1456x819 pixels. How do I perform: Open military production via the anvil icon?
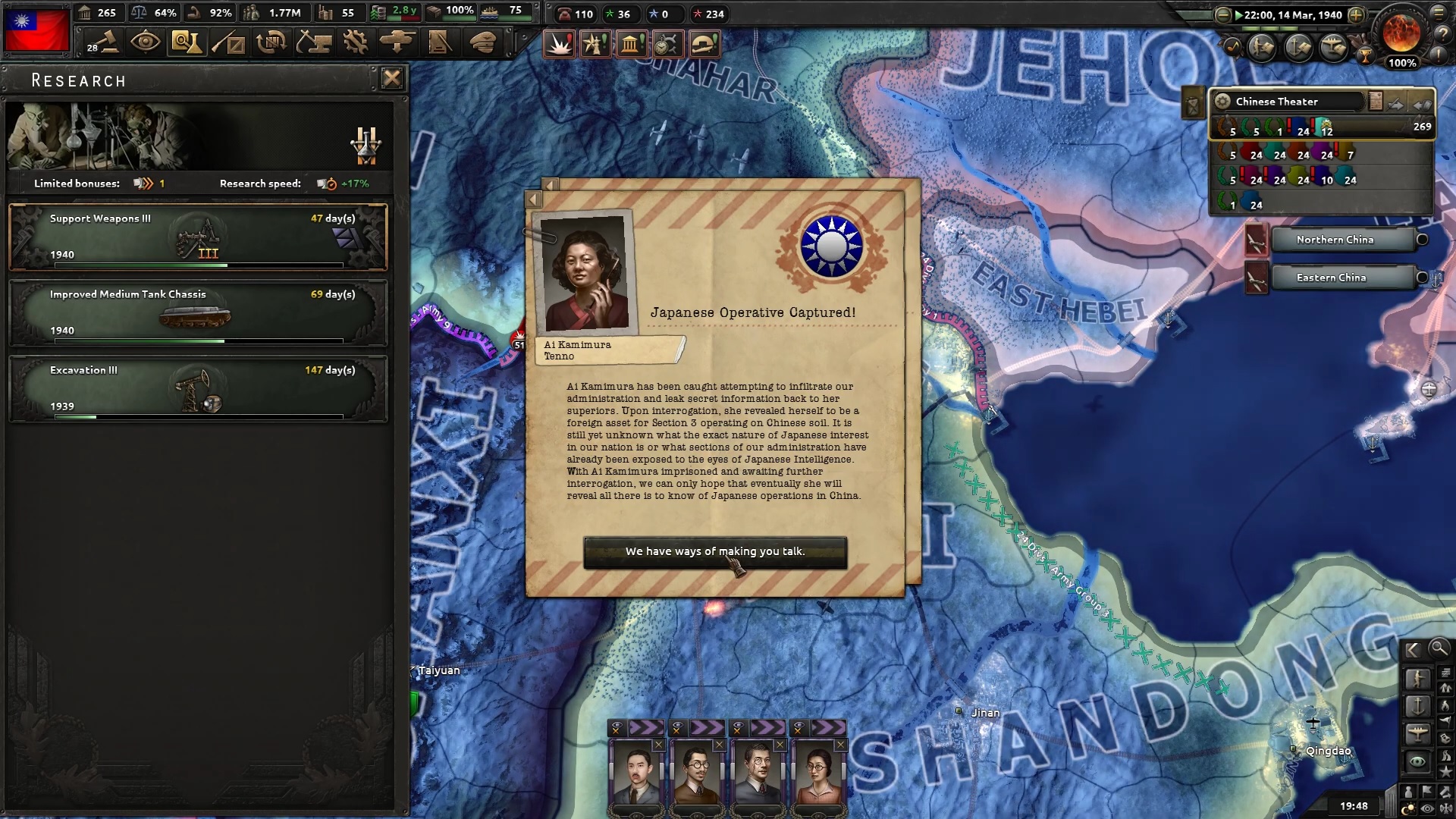(314, 42)
